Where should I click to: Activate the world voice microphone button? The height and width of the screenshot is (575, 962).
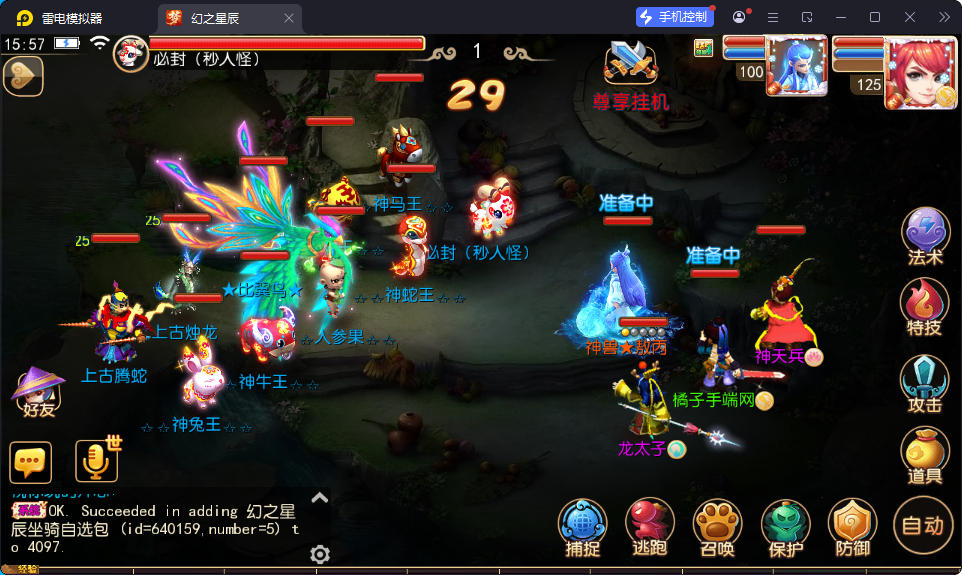(x=96, y=461)
